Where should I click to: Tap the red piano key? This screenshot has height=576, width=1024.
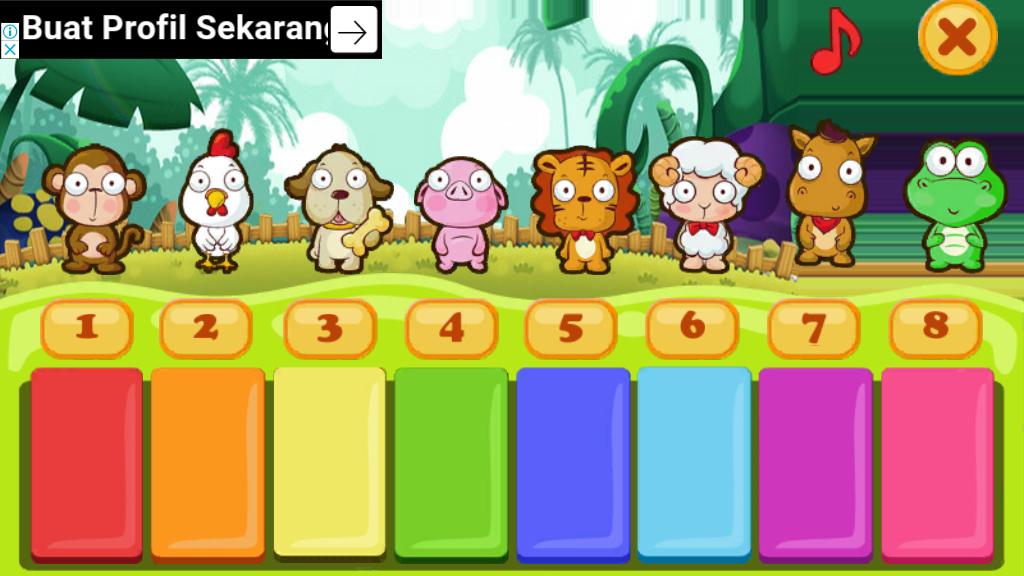pyautogui.click(x=87, y=462)
